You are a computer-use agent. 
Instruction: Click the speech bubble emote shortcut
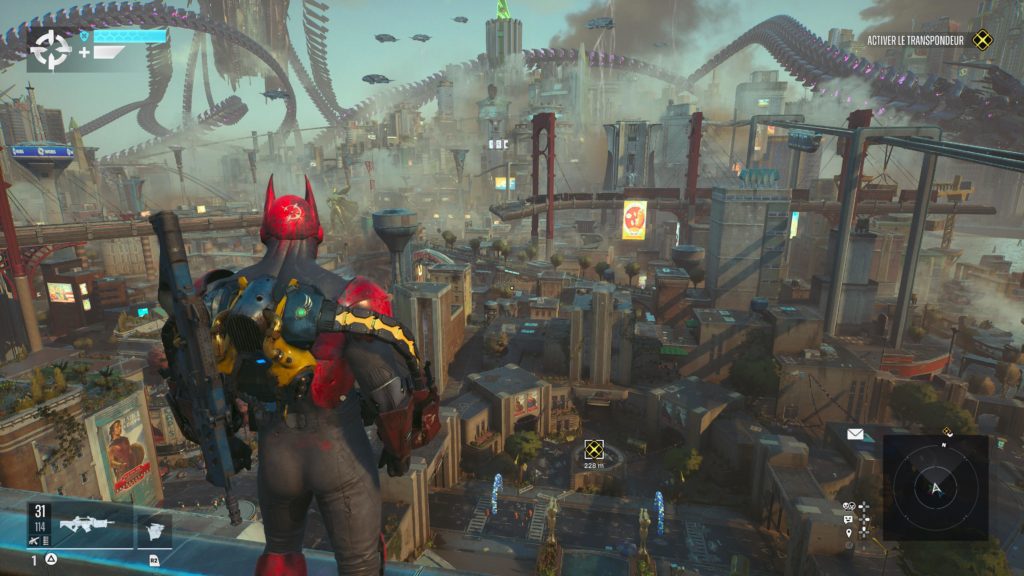(849, 519)
